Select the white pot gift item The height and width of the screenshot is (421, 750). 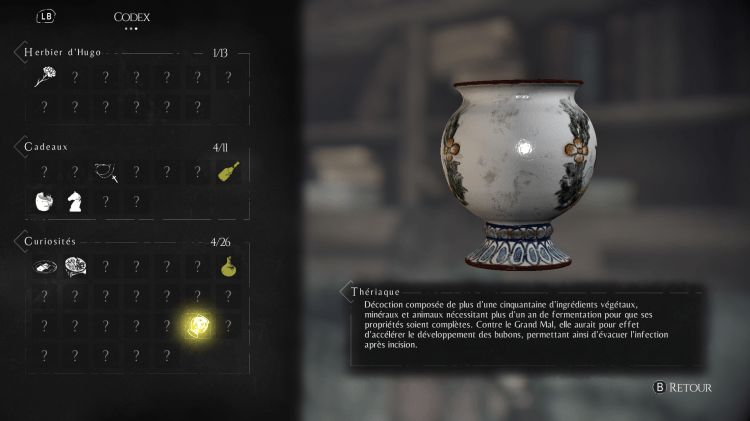click(43, 201)
